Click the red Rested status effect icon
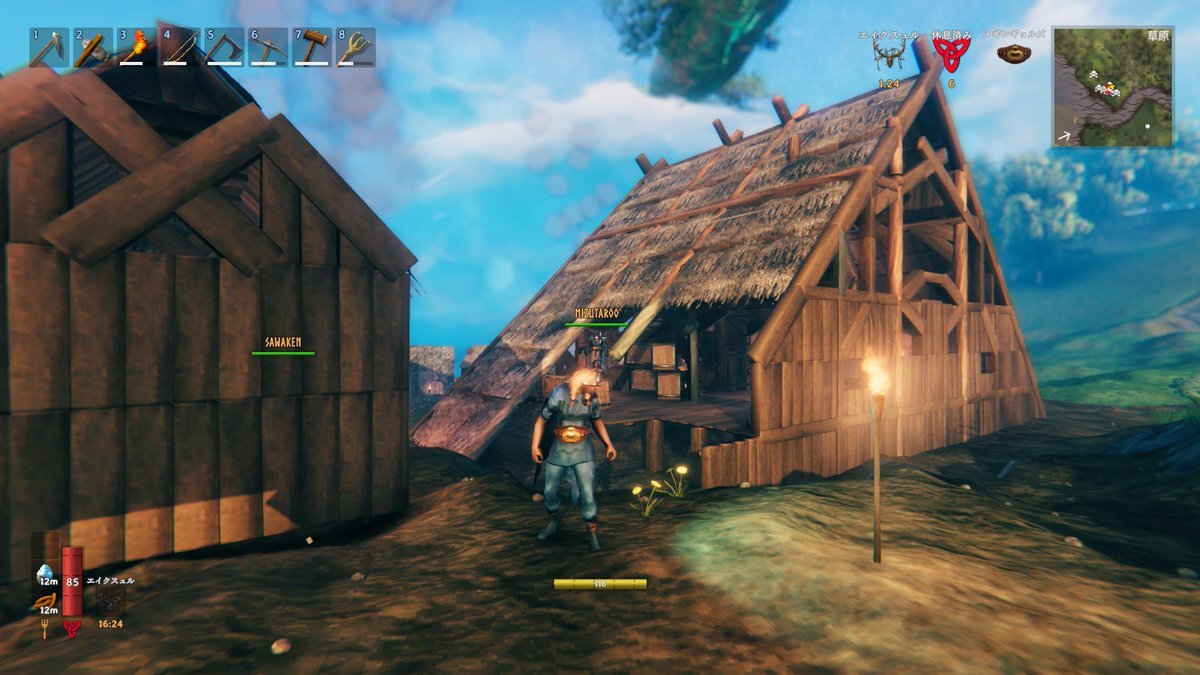The width and height of the screenshot is (1200, 675). [951, 55]
